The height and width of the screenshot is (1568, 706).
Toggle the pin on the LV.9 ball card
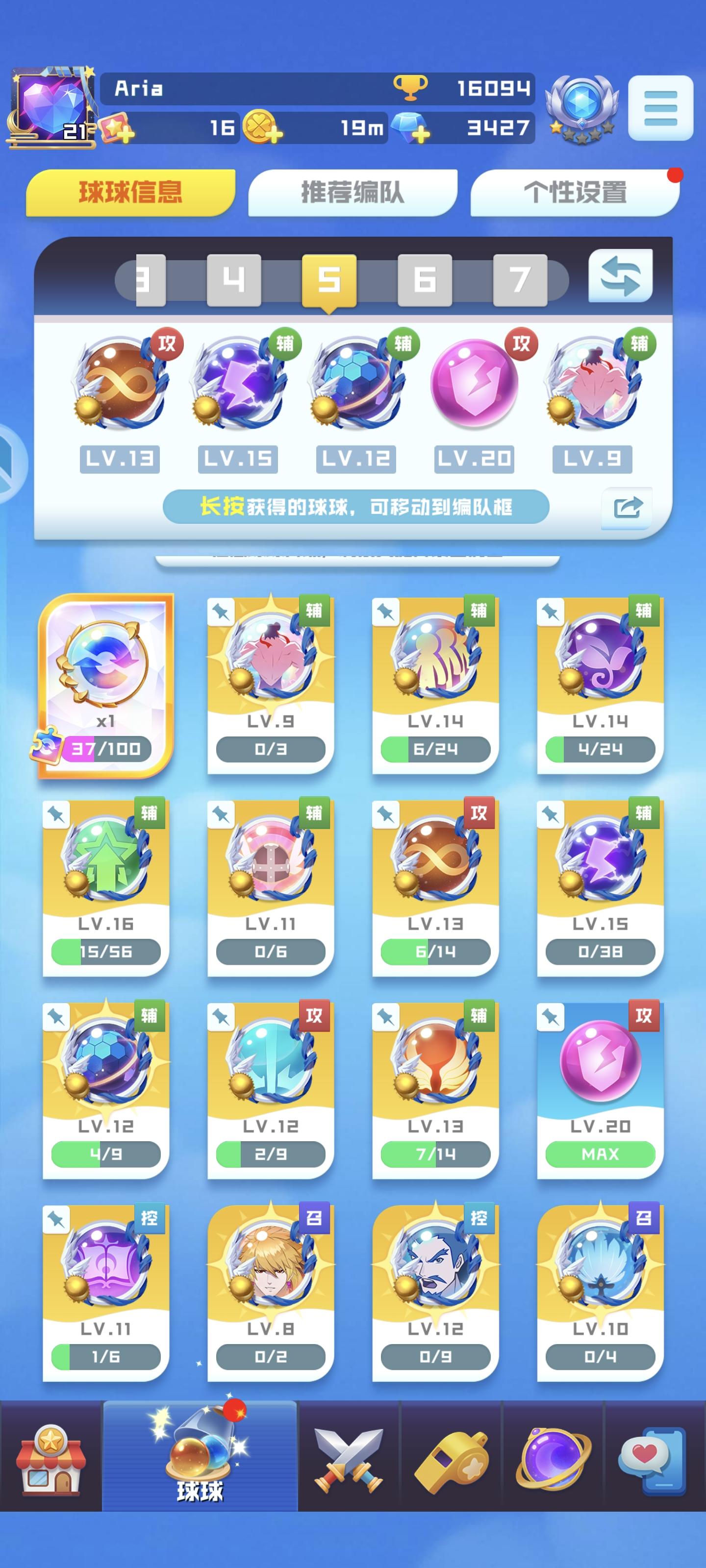pos(221,612)
